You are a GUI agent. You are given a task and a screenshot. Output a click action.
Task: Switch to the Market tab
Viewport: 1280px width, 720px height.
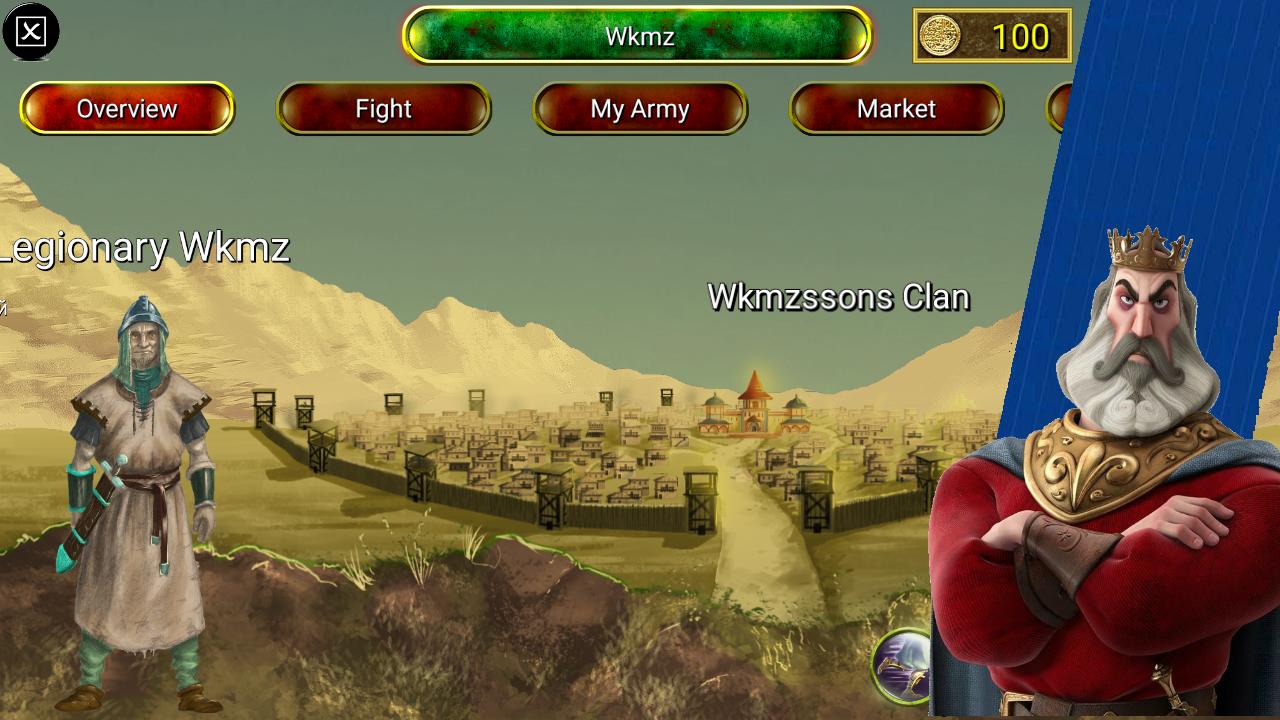897,109
